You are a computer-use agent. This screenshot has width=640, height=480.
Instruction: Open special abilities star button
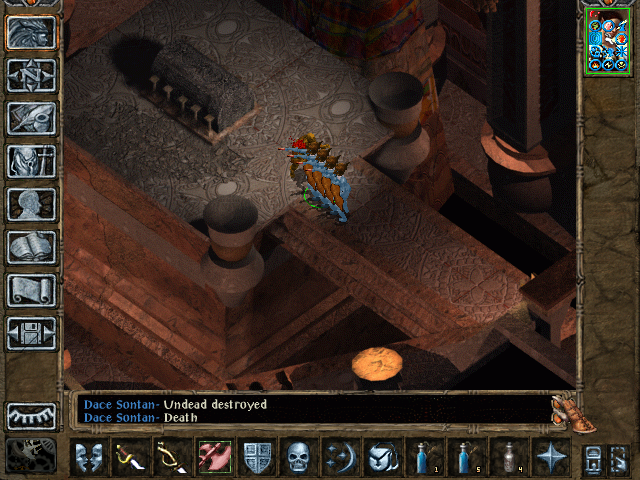pyautogui.click(x=550, y=457)
